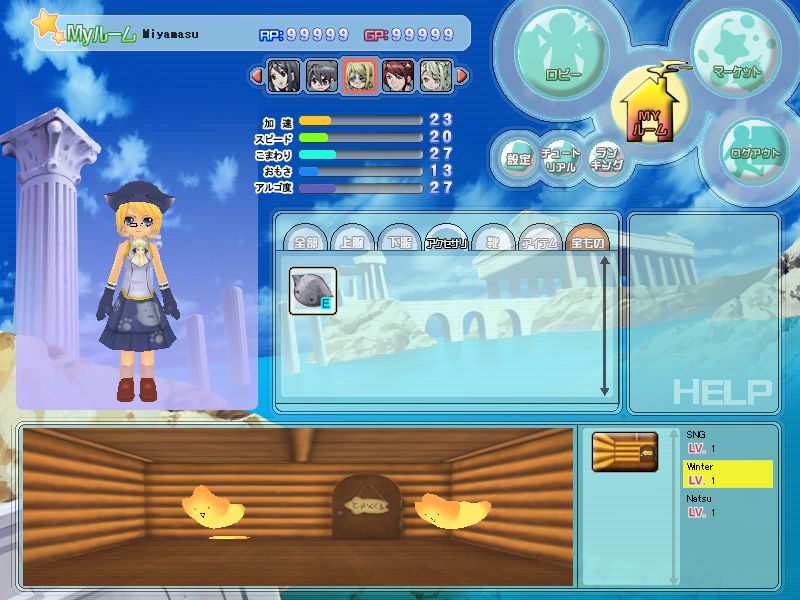Show previous characters with the left arrow
The width and height of the screenshot is (800, 600).
tap(256, 75)
